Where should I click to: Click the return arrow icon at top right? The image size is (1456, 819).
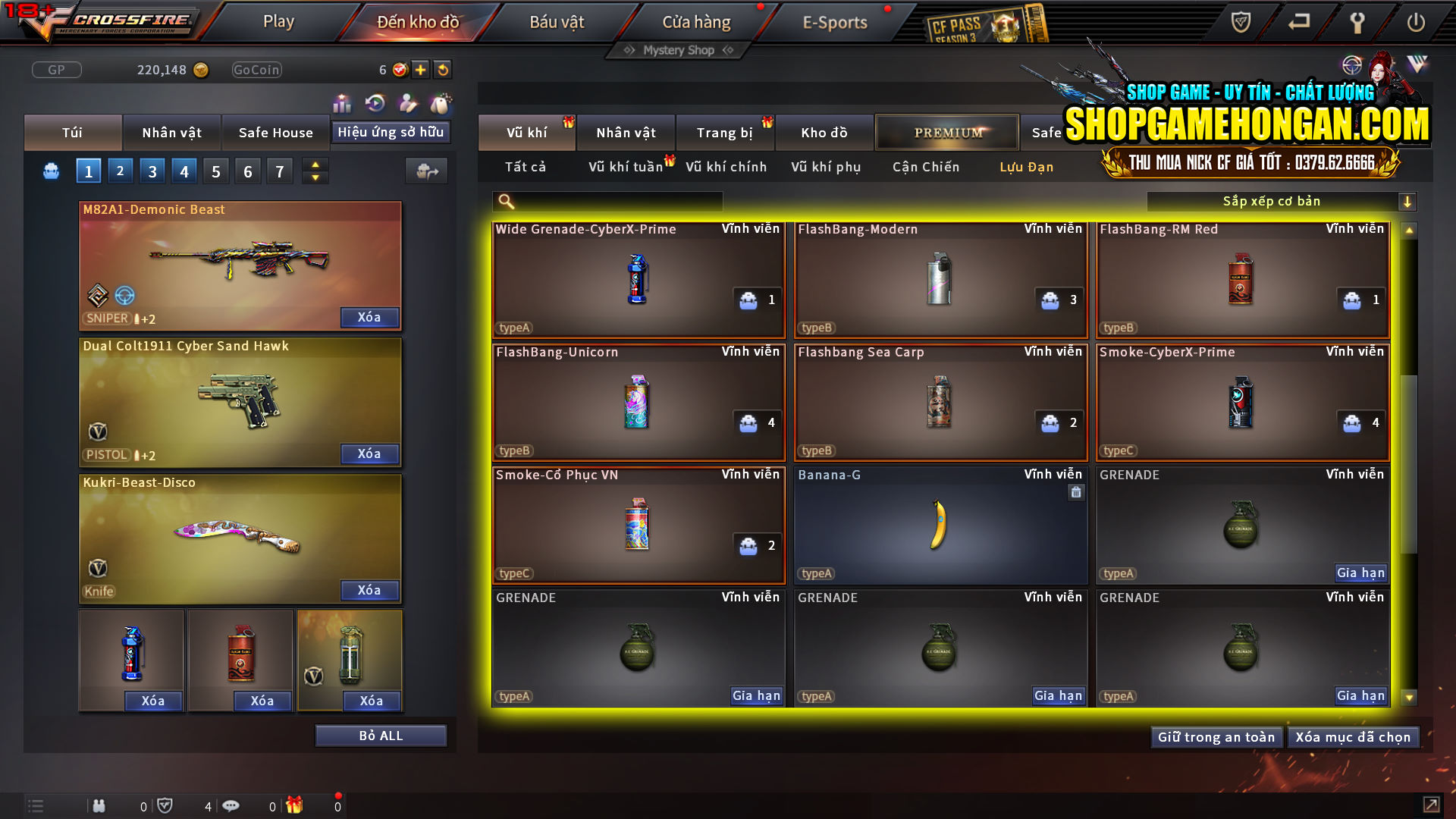pos(1298,23)
